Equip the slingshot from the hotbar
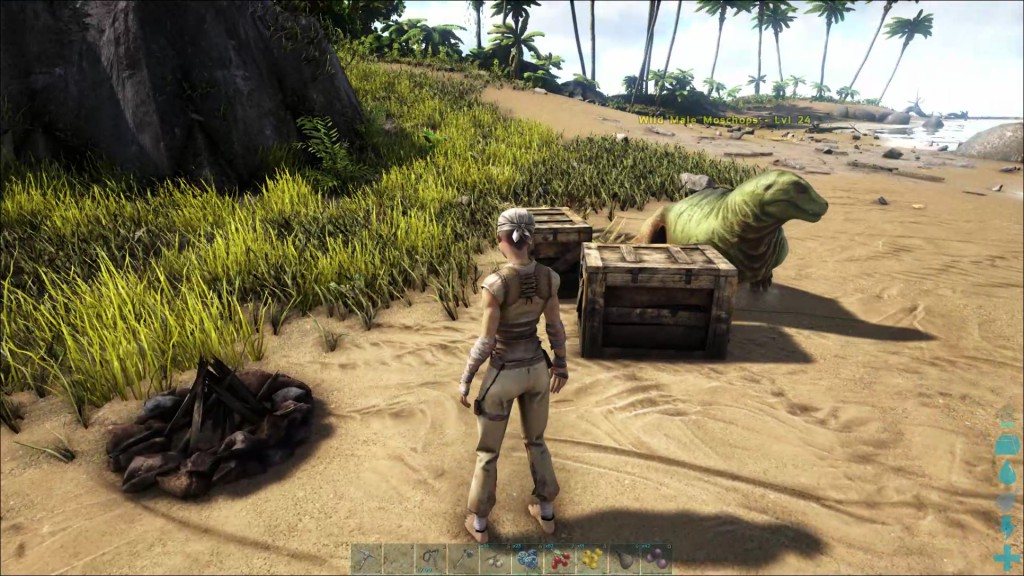The height and width of the screenshot is (576, 1024). pos(430,558)
